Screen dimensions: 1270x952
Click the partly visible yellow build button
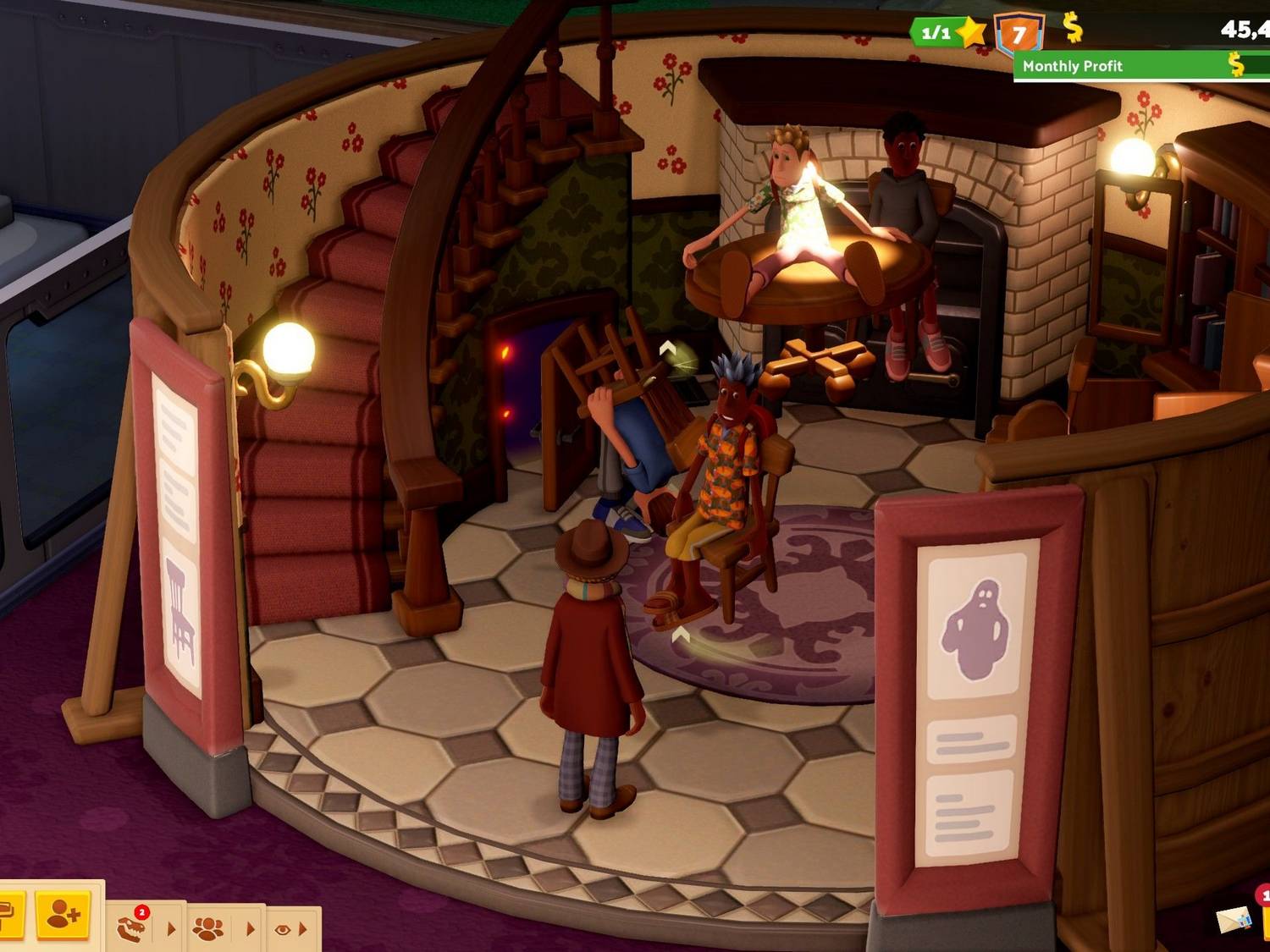point(10,914)
